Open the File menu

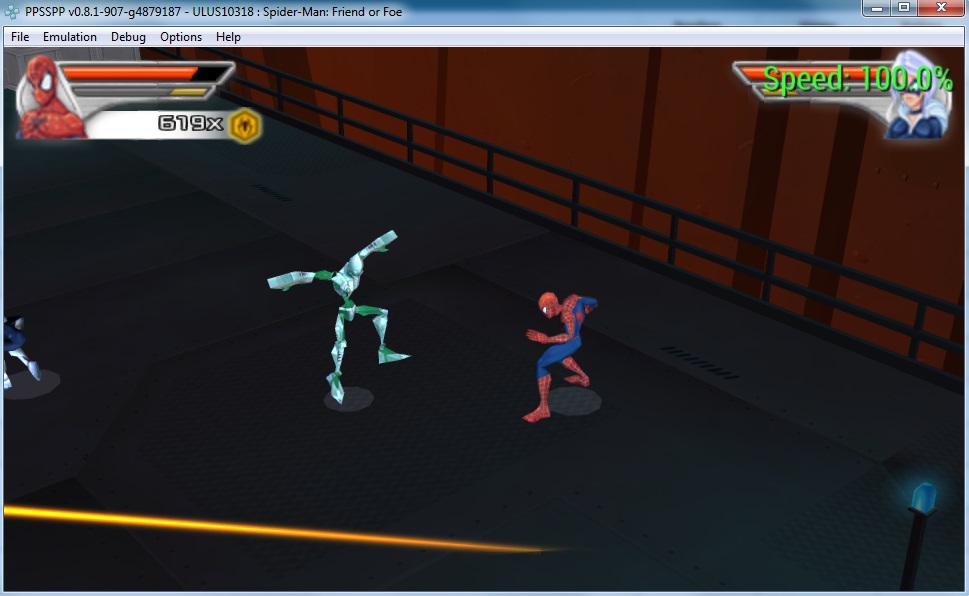pos(20,37)
